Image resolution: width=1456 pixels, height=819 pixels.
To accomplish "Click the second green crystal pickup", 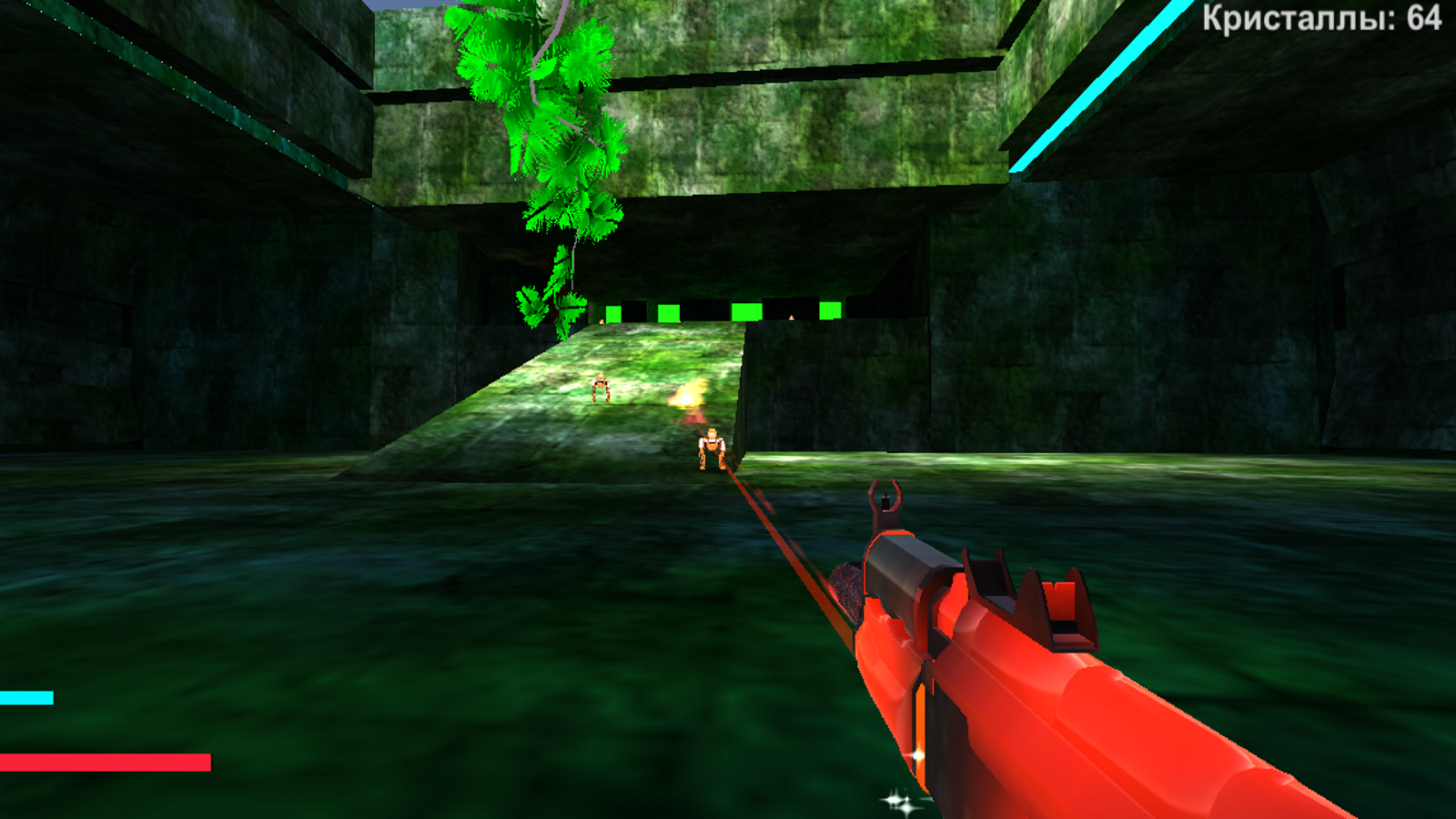I will click(x=667, y=312).
